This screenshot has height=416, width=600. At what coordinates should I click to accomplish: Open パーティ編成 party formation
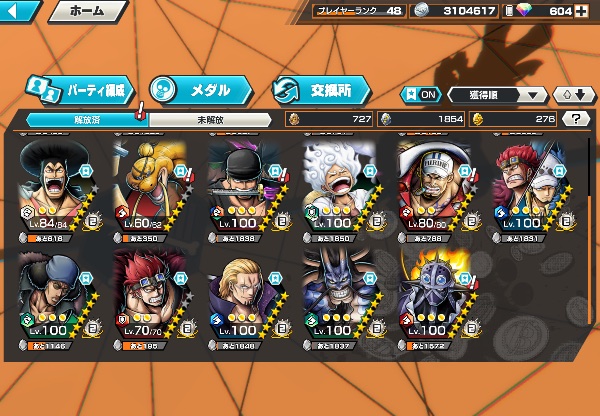(x=80, y=89)
